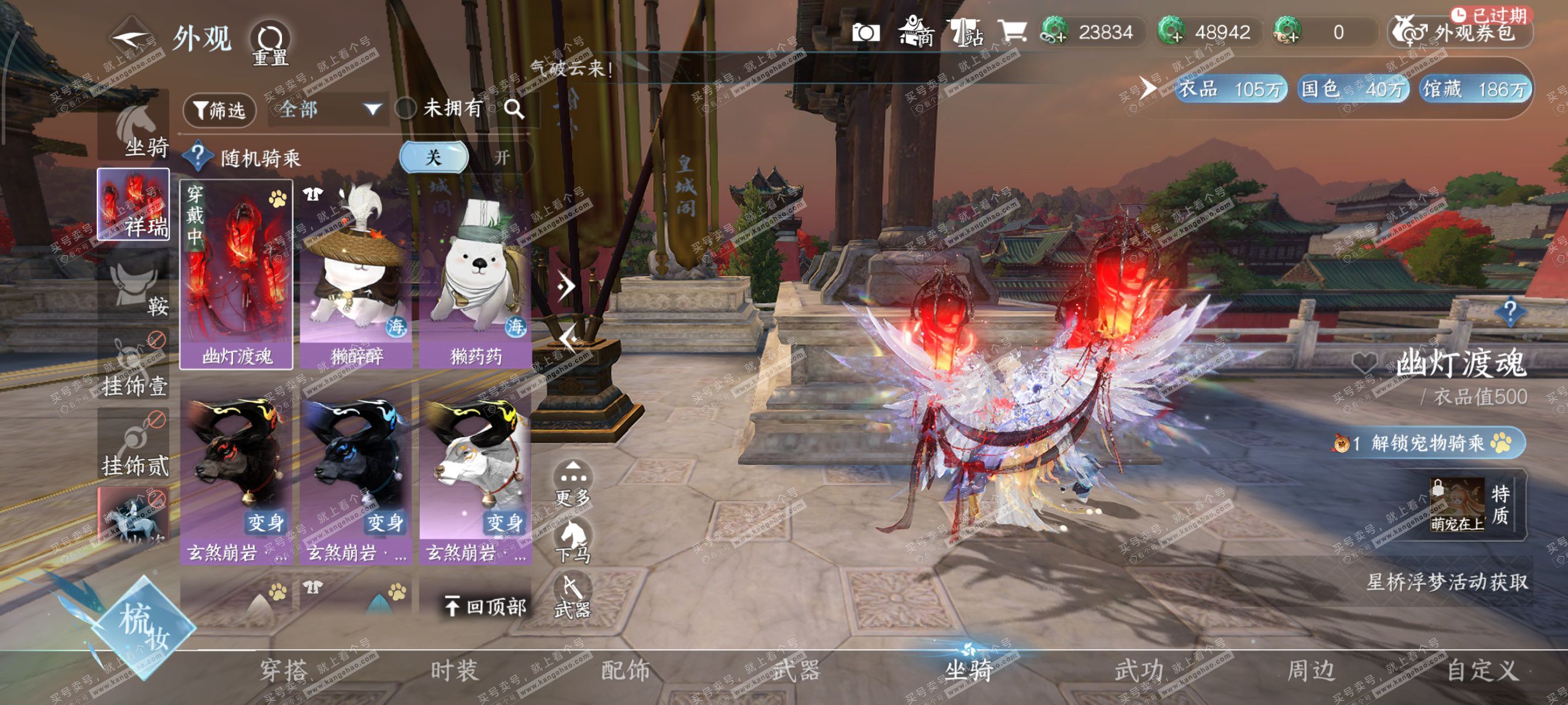Show 更多 additional options

(x=572, y=484)
